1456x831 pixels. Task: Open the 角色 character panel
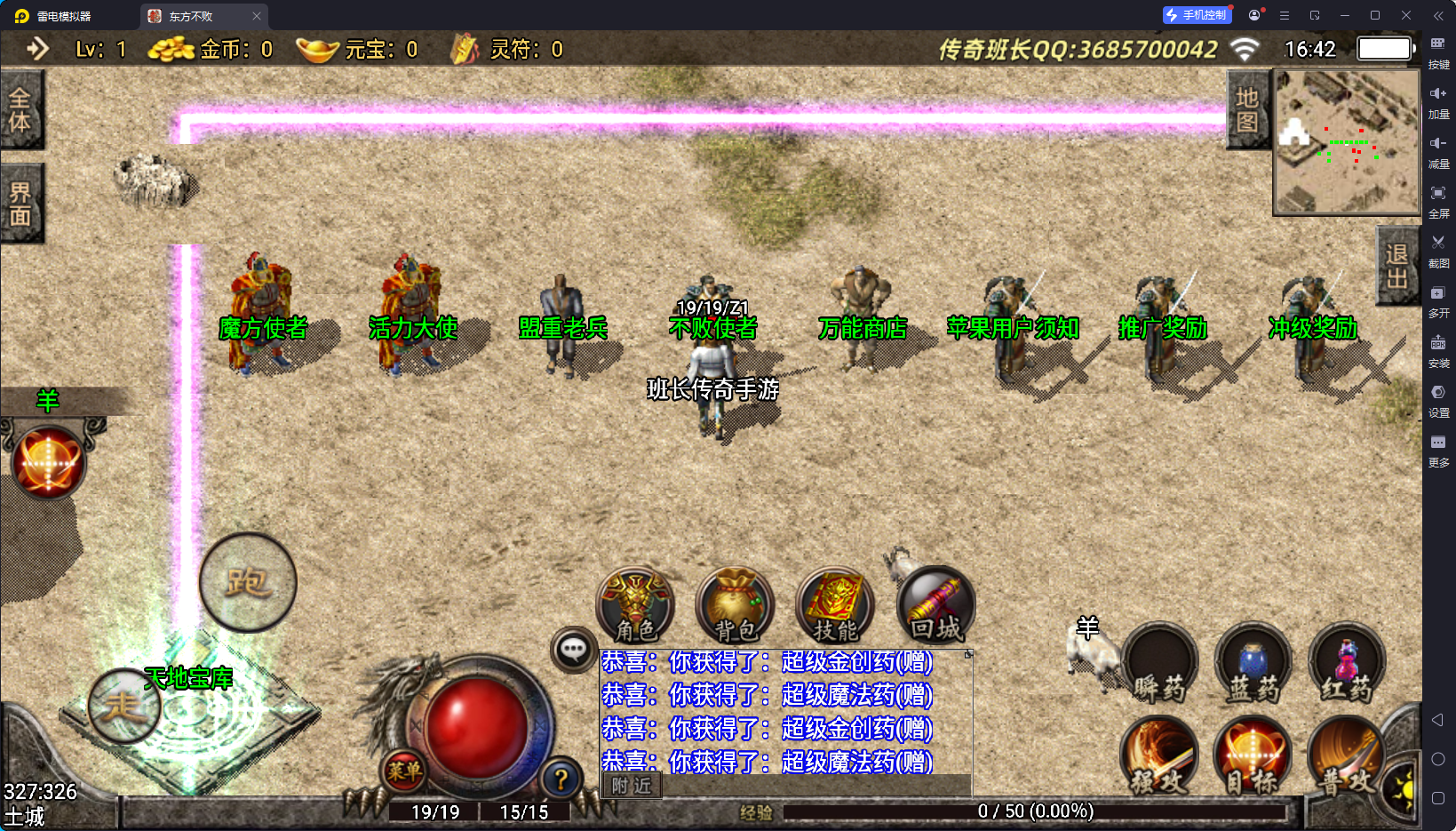tap(635, 606)
